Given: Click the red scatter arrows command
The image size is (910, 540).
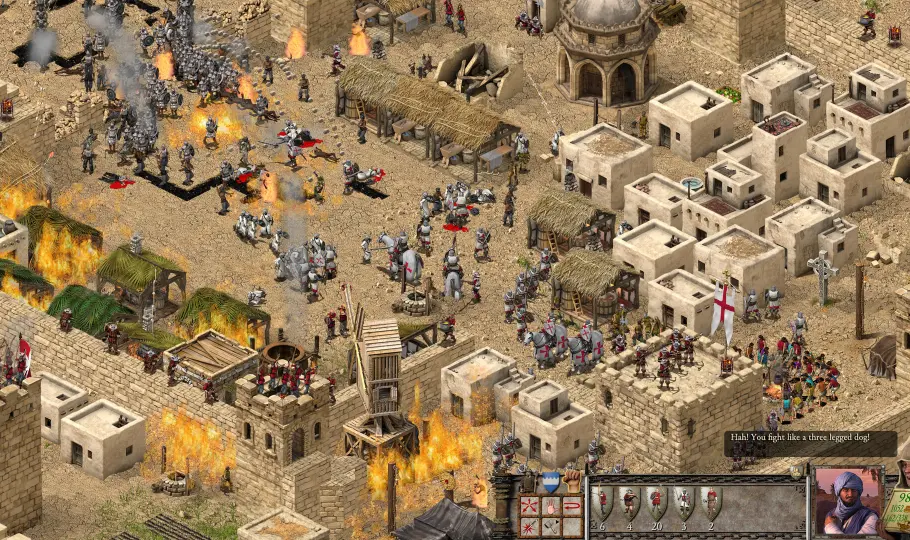Looking at the screenshot, I should pos(530,505).
